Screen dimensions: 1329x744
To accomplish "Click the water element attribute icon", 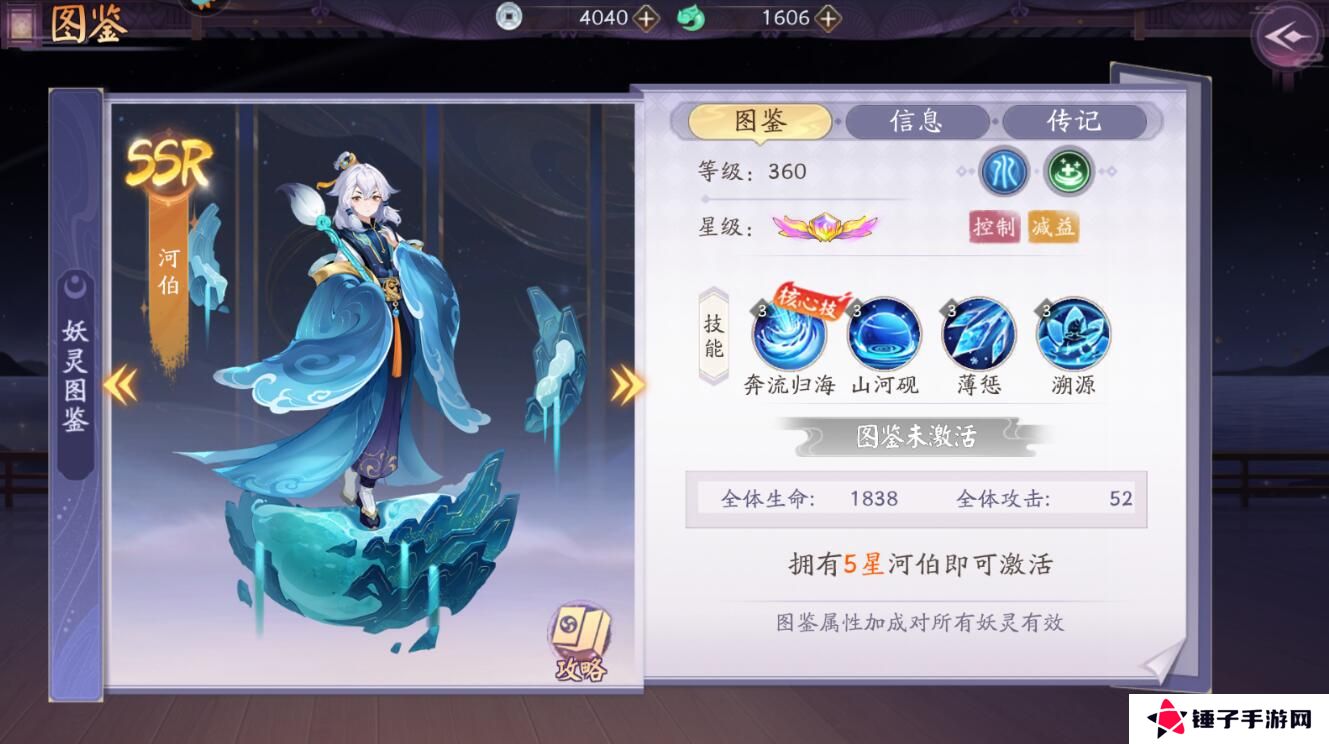I will coord(1000,172).
